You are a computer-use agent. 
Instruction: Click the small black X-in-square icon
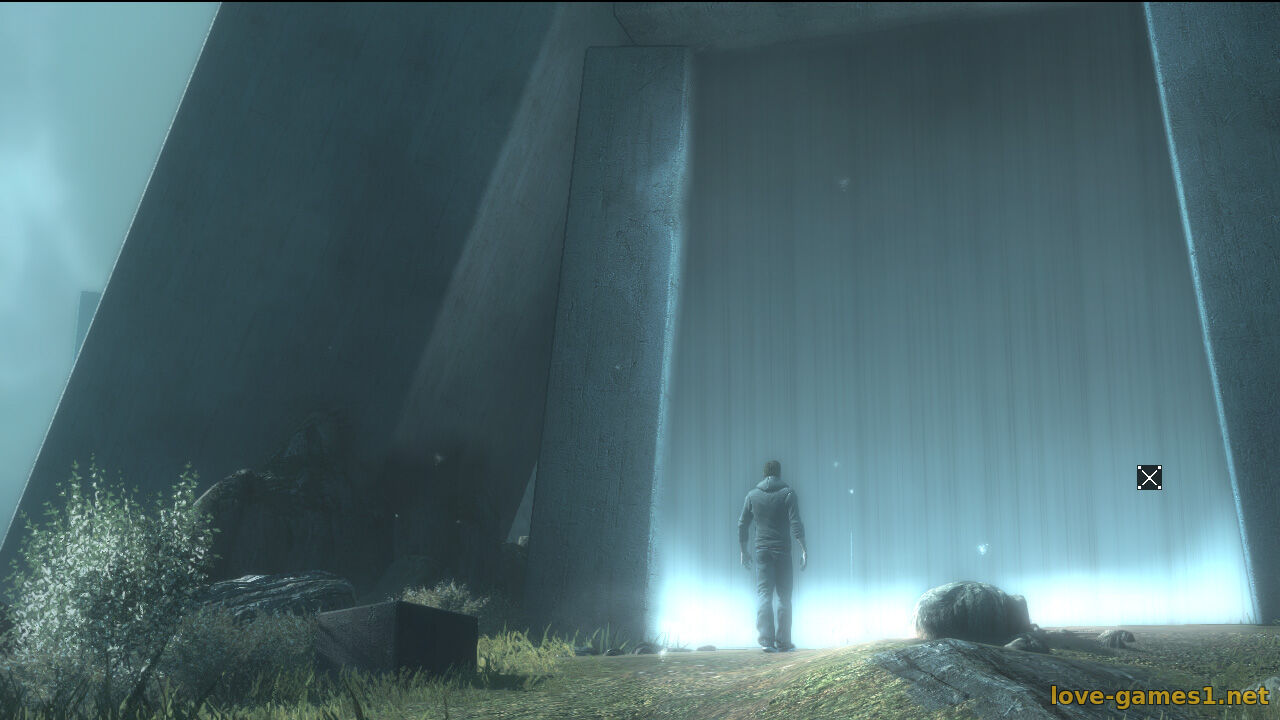1149,478
